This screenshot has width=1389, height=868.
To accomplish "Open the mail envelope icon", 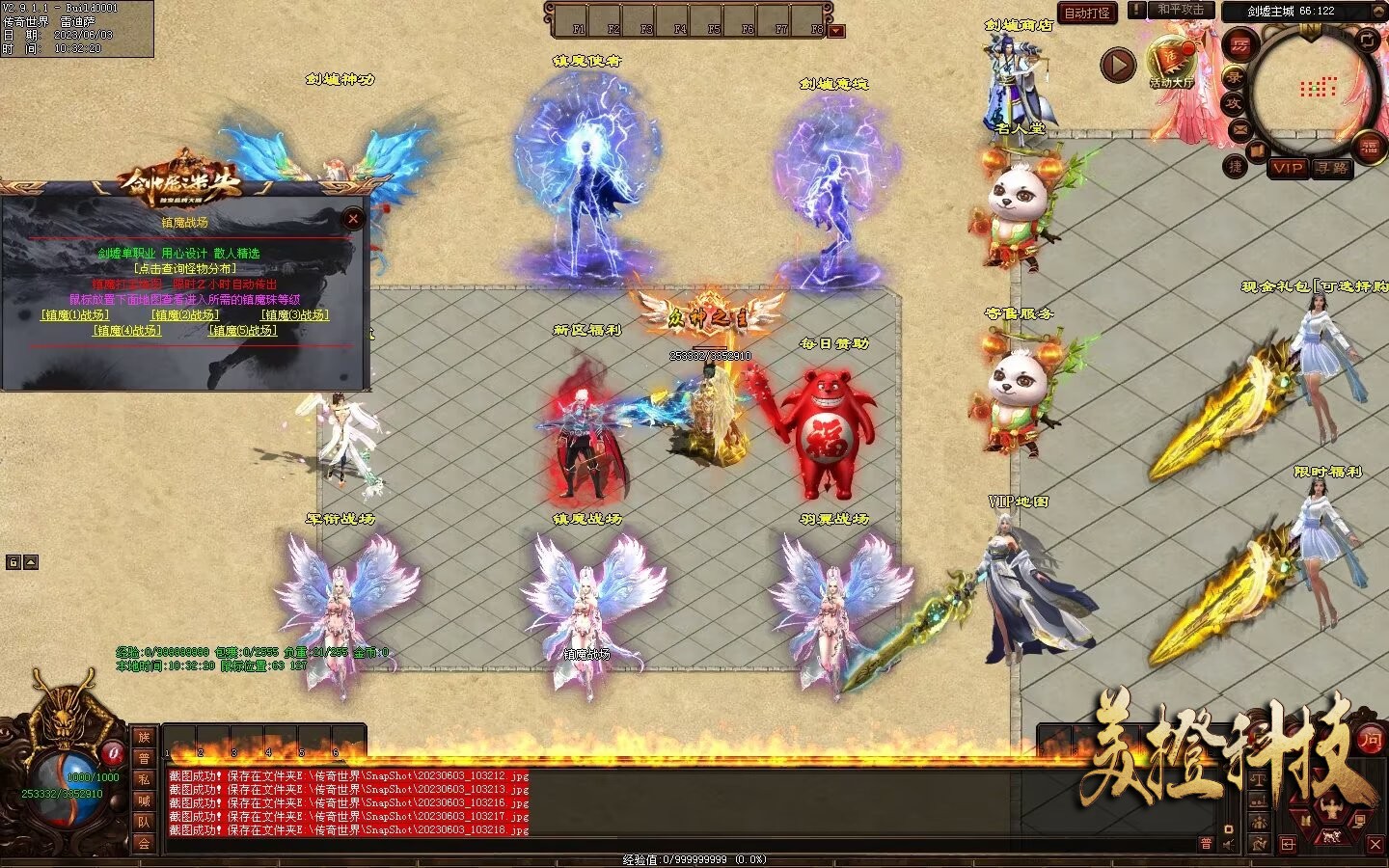I will [x=1239, y=128].
